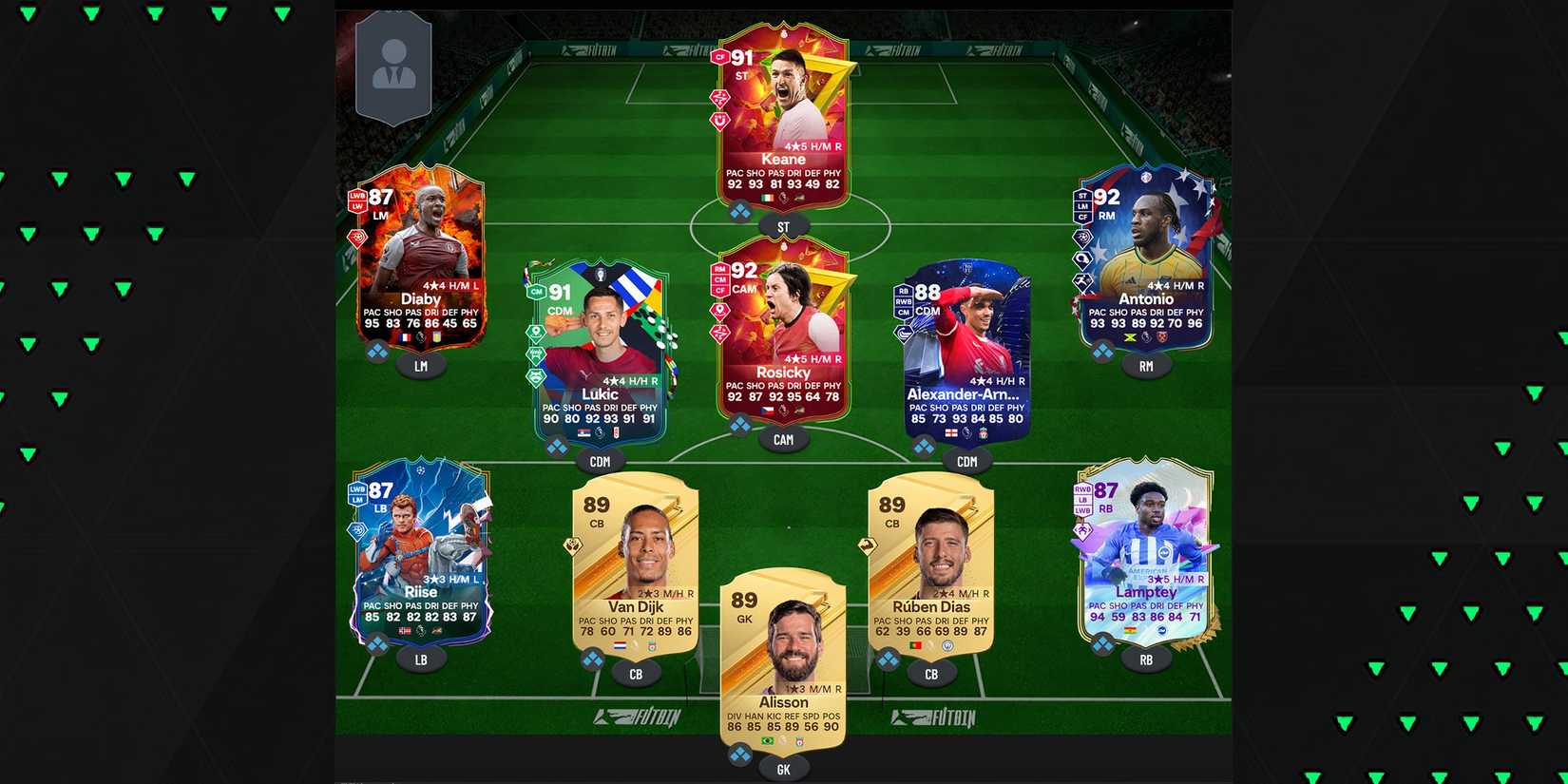Viewport: 1568px width, 784px height.
Task: Click the CF position badge on Keane's card
Action: point(719,57)
